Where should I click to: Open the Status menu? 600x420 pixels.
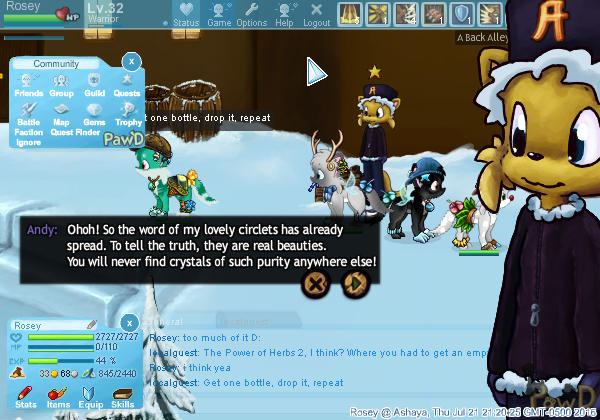[x=185, y=13]
